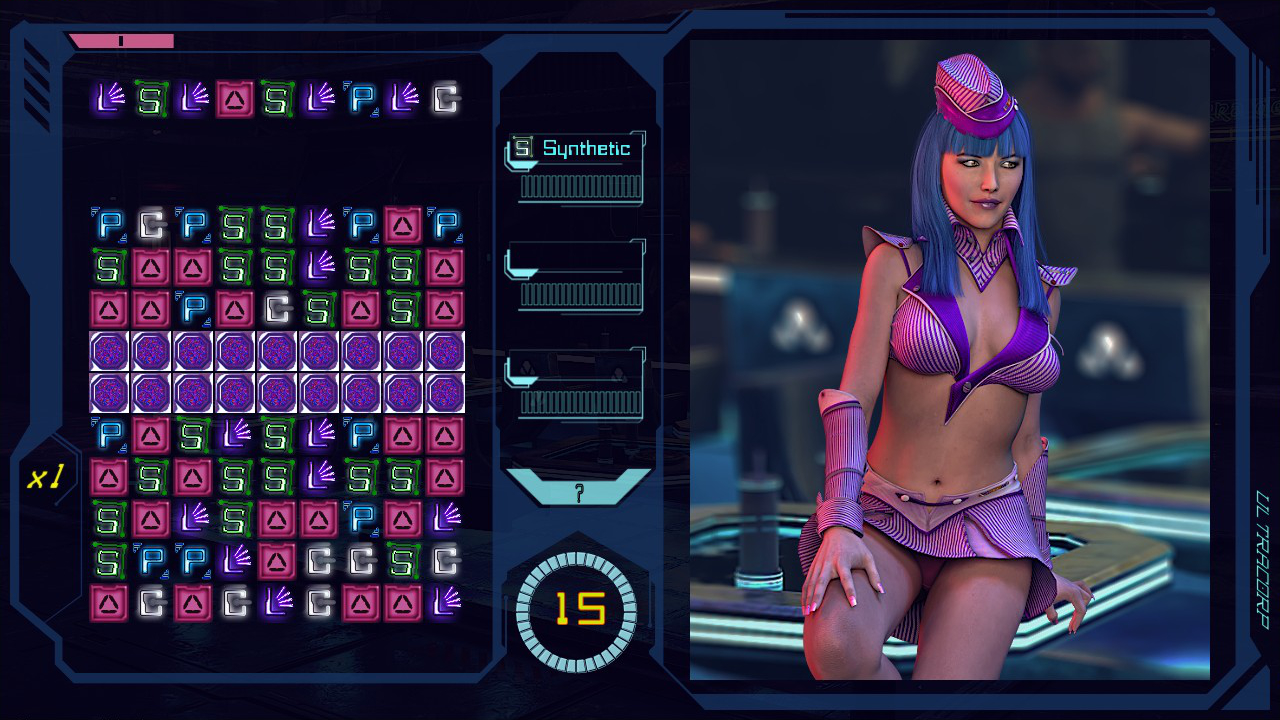Pick the pink triangle tile in the board's first row
Viewport: 1280px width, 720px height.
pos(403,226)
